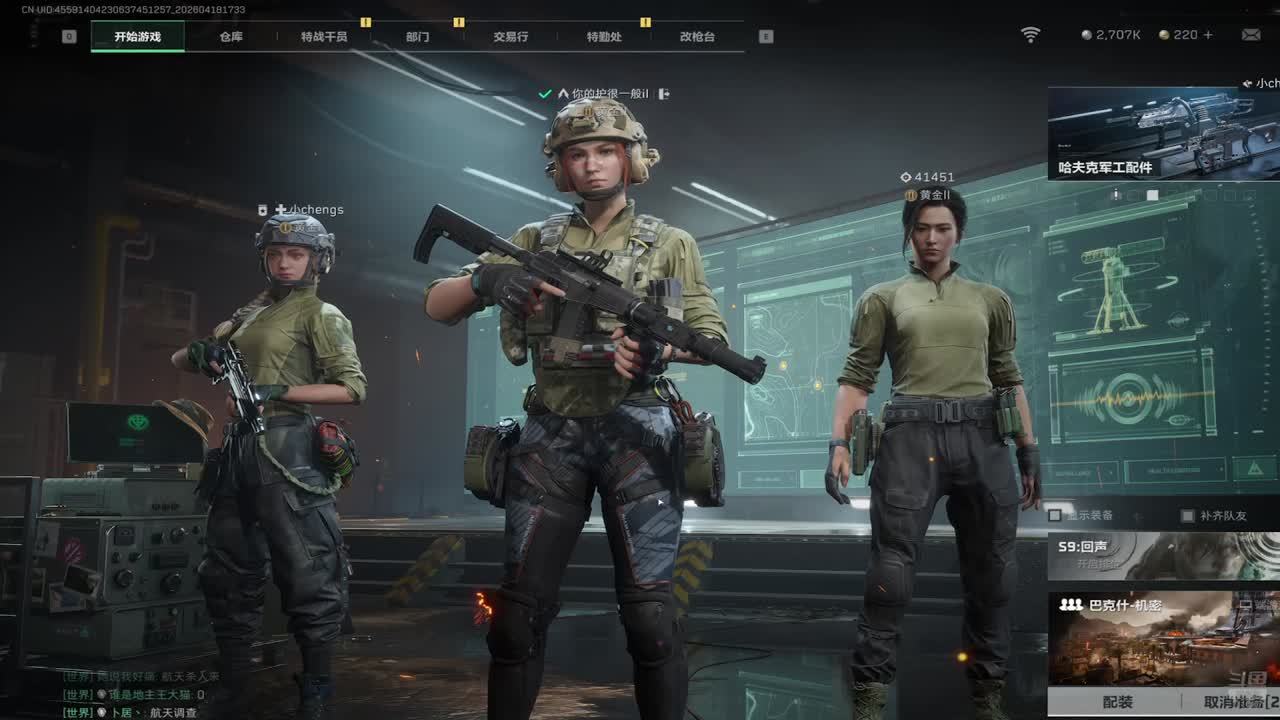Click the network signal wifi icon

[1030, 35]
